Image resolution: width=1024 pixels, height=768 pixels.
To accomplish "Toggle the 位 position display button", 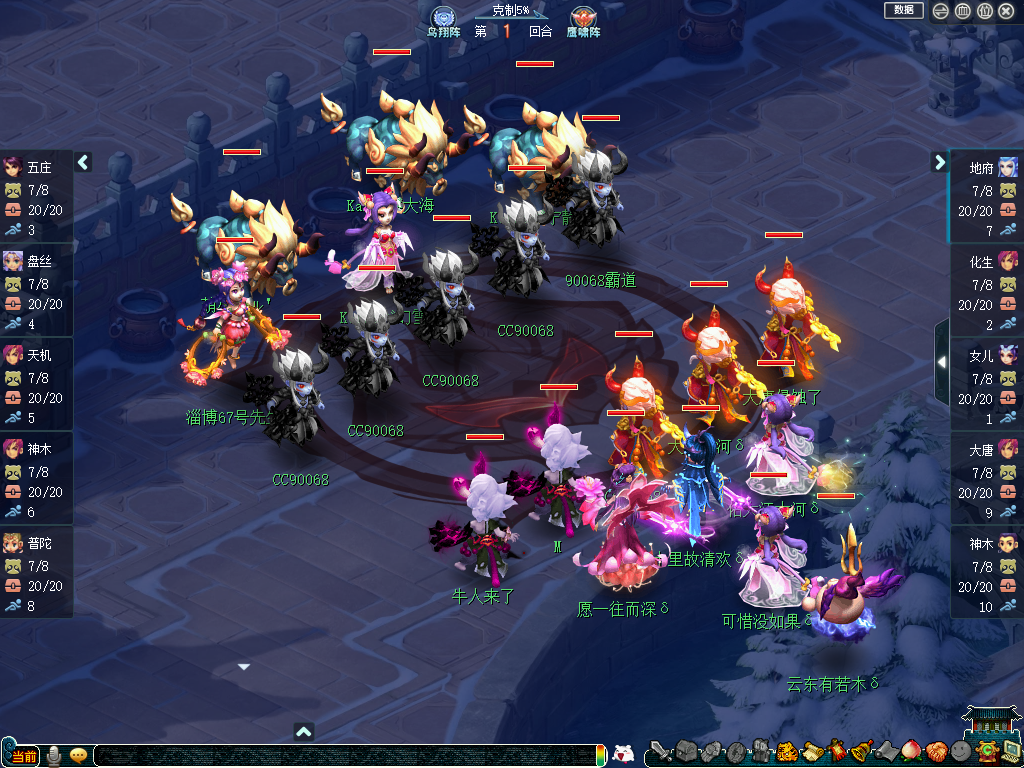I will point(984,11).
